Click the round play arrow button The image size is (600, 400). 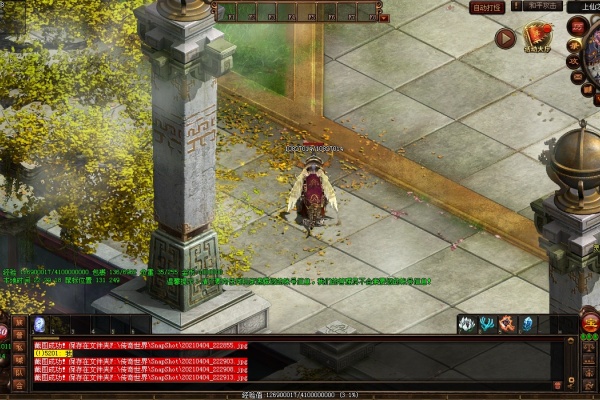click(505, 39)
